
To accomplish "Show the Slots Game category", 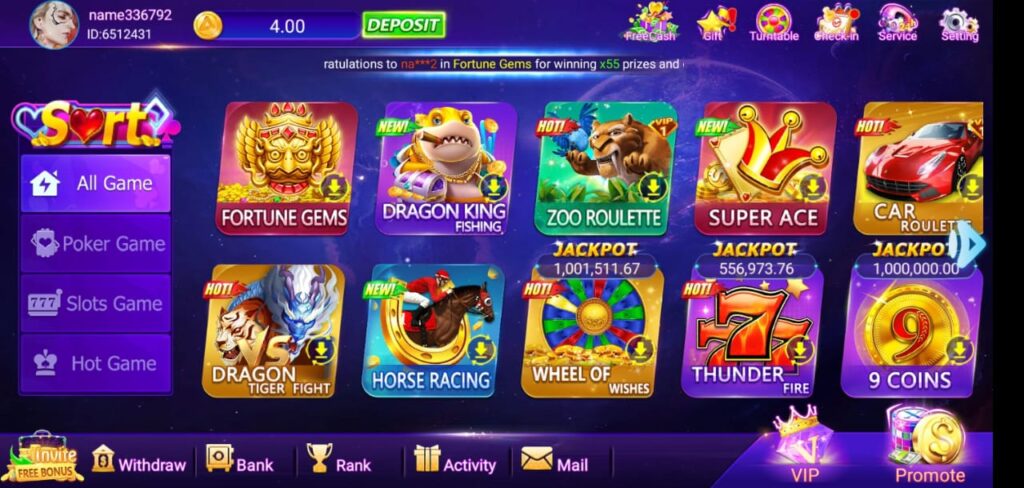I will click(x=96, y=304).
